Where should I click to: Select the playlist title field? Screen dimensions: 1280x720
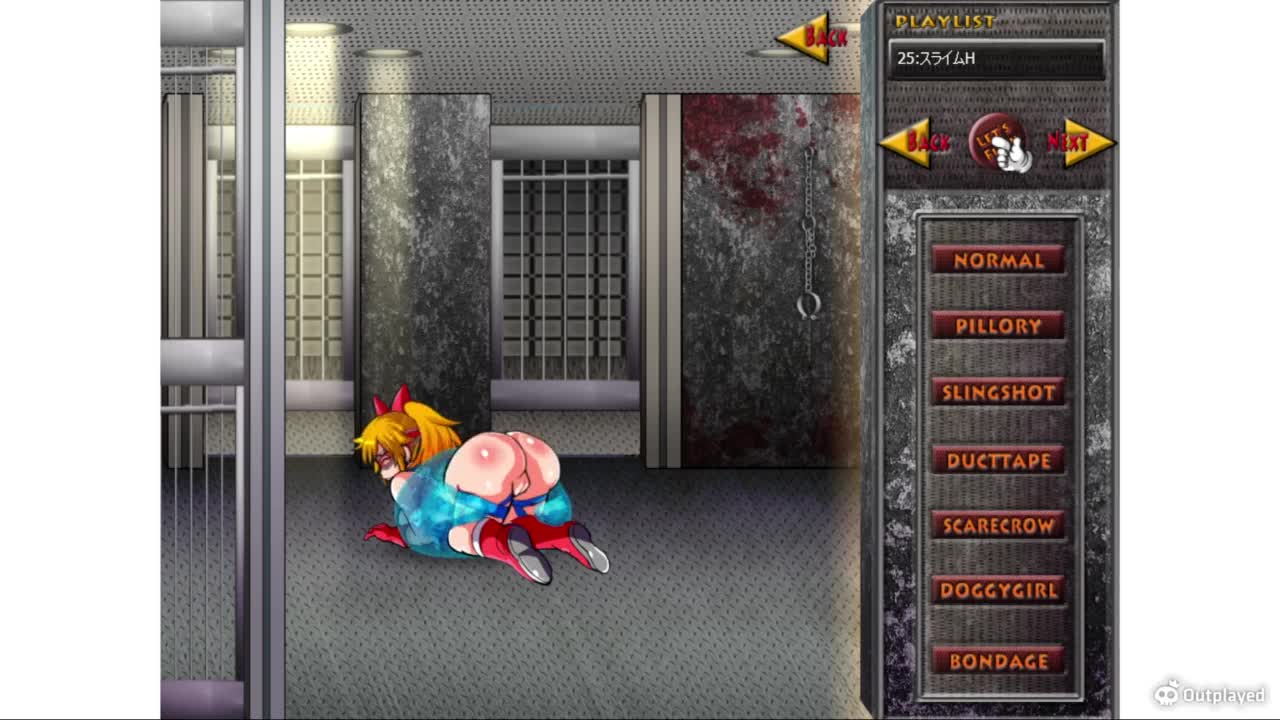click(x=996, y=59)
